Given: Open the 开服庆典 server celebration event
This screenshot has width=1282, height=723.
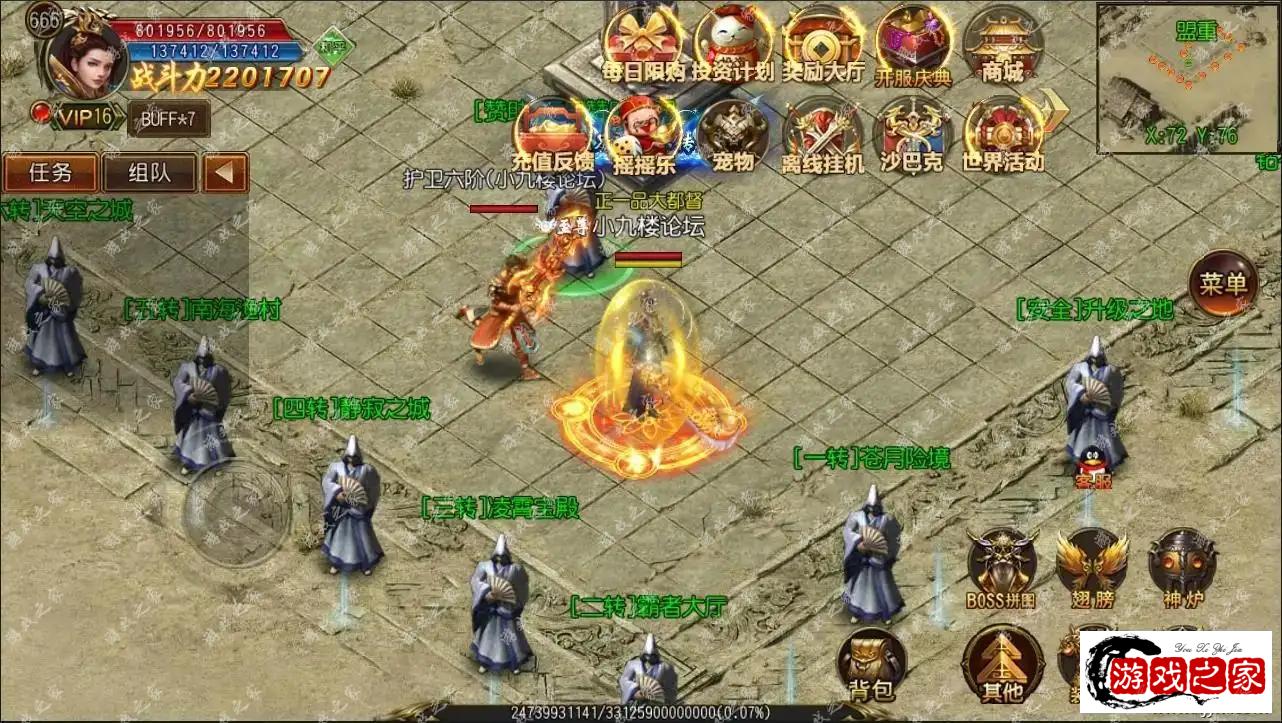Looking at the screenshot, I should 912,44.
